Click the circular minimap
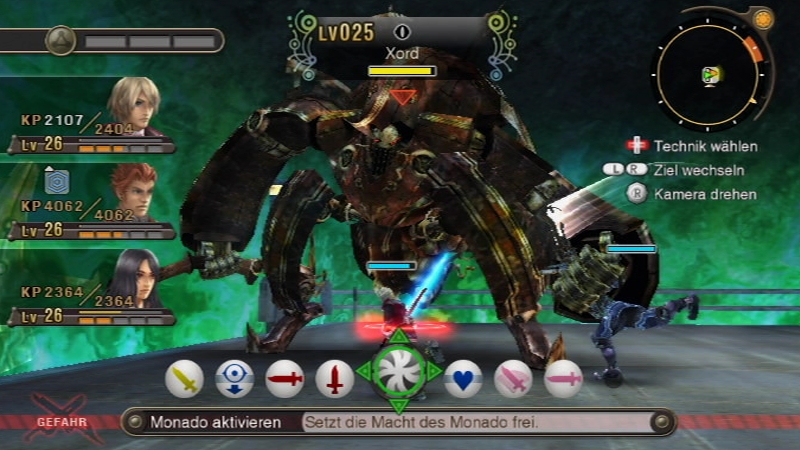800x450 pixels. pos(711,74)
